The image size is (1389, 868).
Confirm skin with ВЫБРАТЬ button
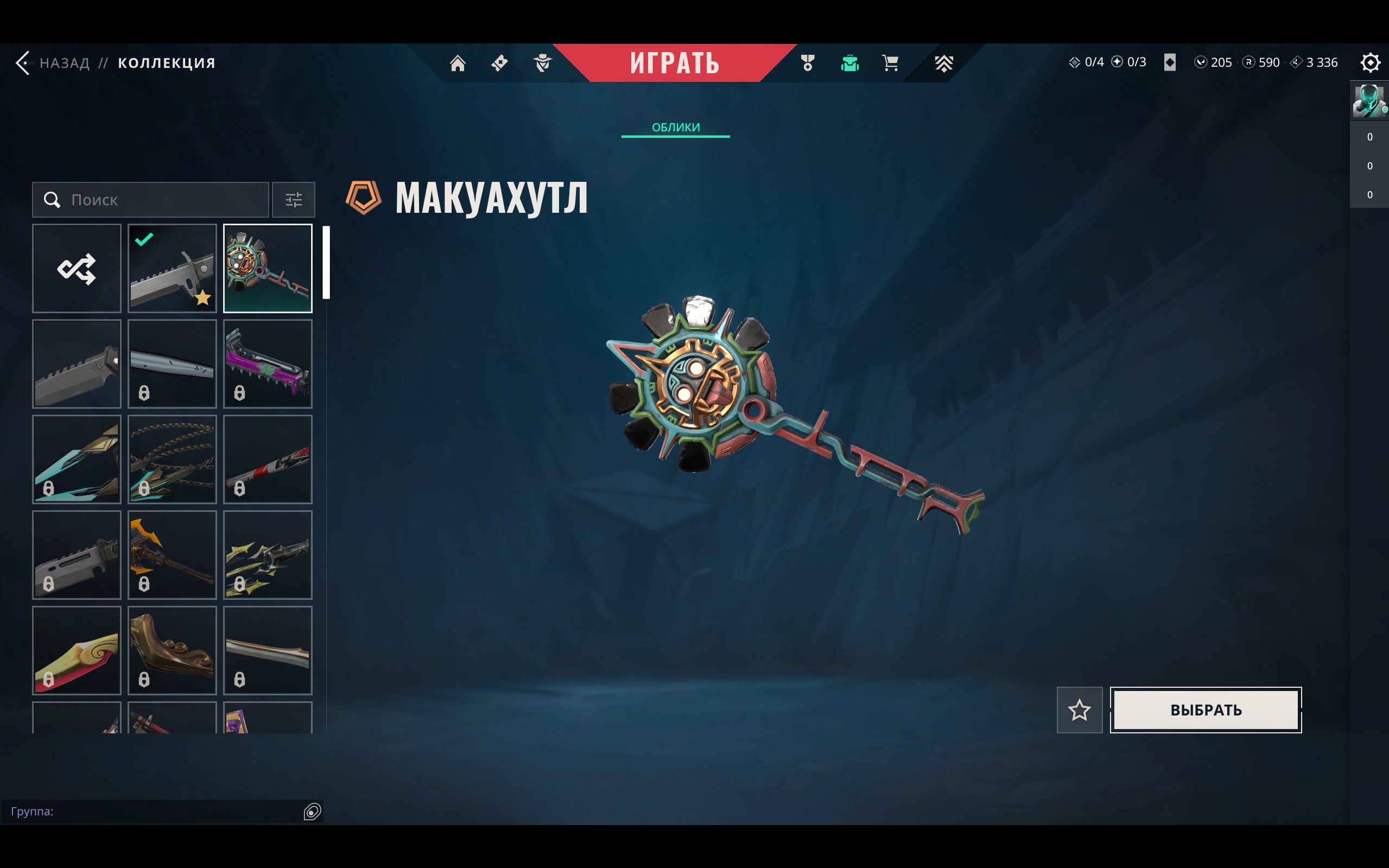coord(1206,710)
